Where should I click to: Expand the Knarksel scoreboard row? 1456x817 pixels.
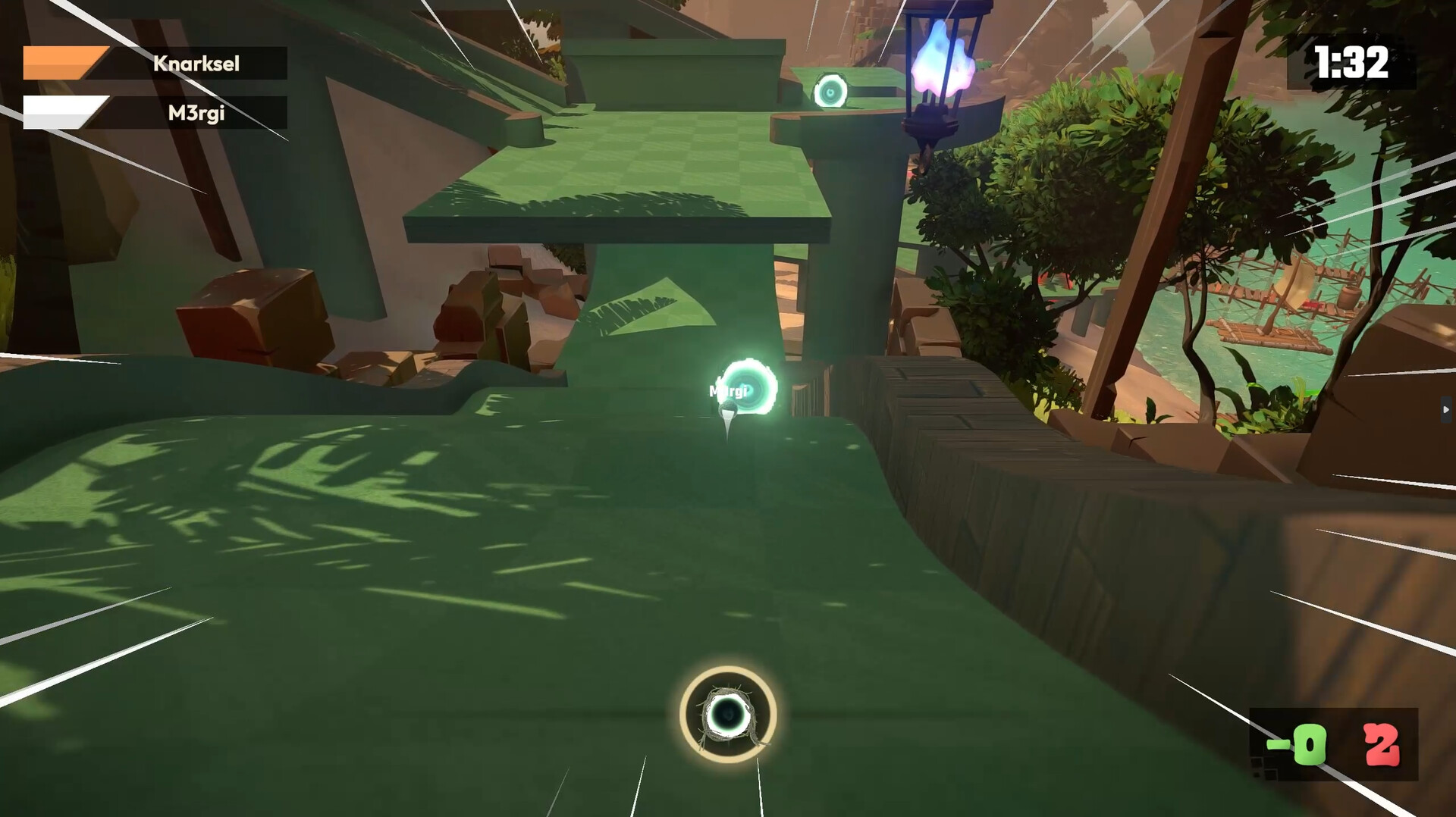pos(155,63)
